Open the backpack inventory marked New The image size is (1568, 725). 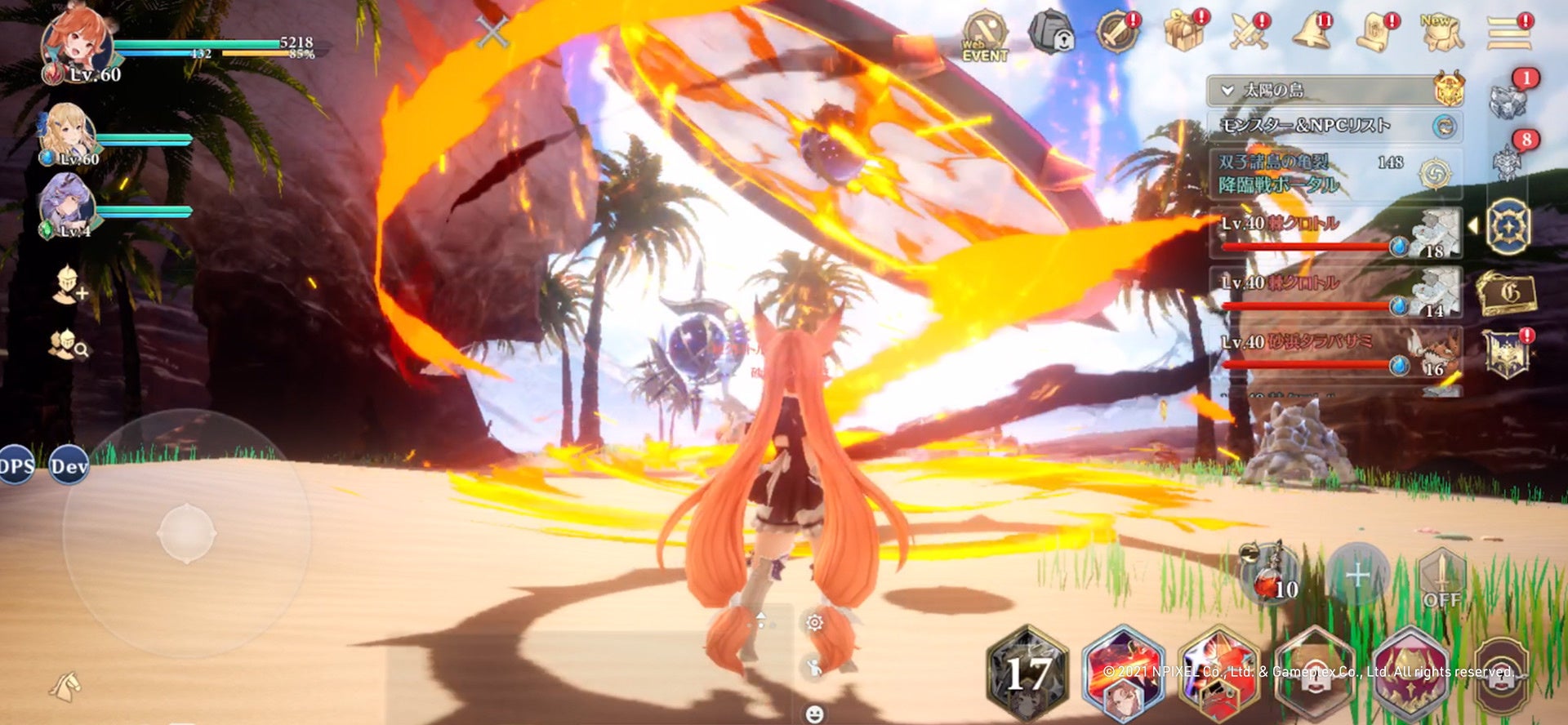coord(1441,33)
